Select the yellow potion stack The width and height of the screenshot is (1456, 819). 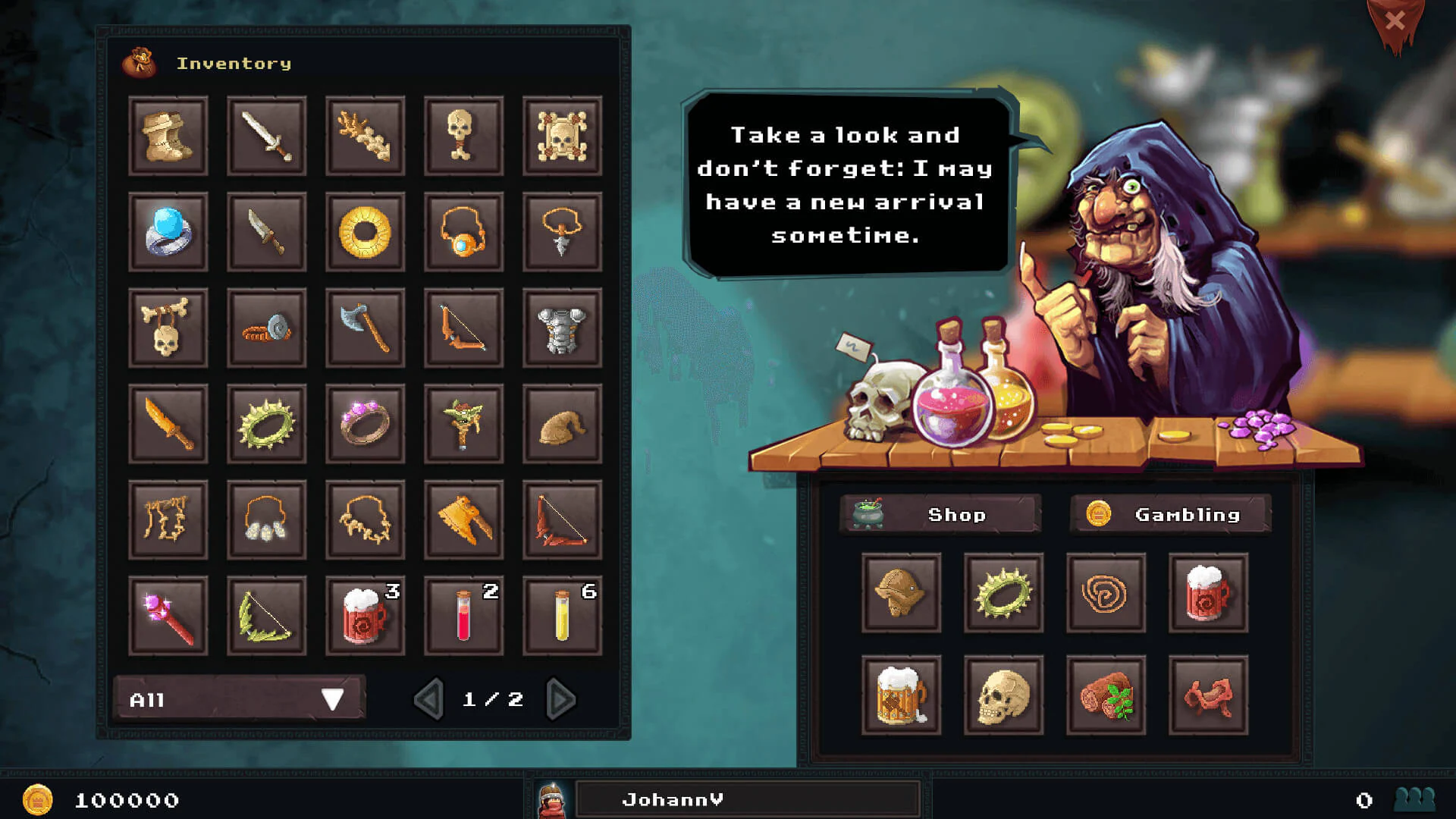tap(562, 615)
